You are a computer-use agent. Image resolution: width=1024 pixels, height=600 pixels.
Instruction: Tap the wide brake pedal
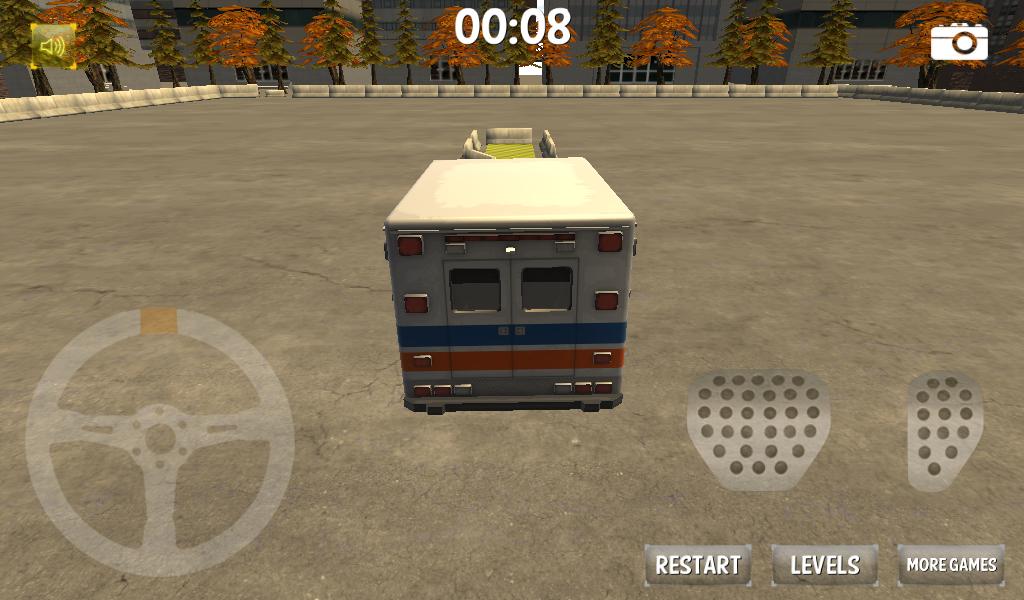(x=758, y=427)
